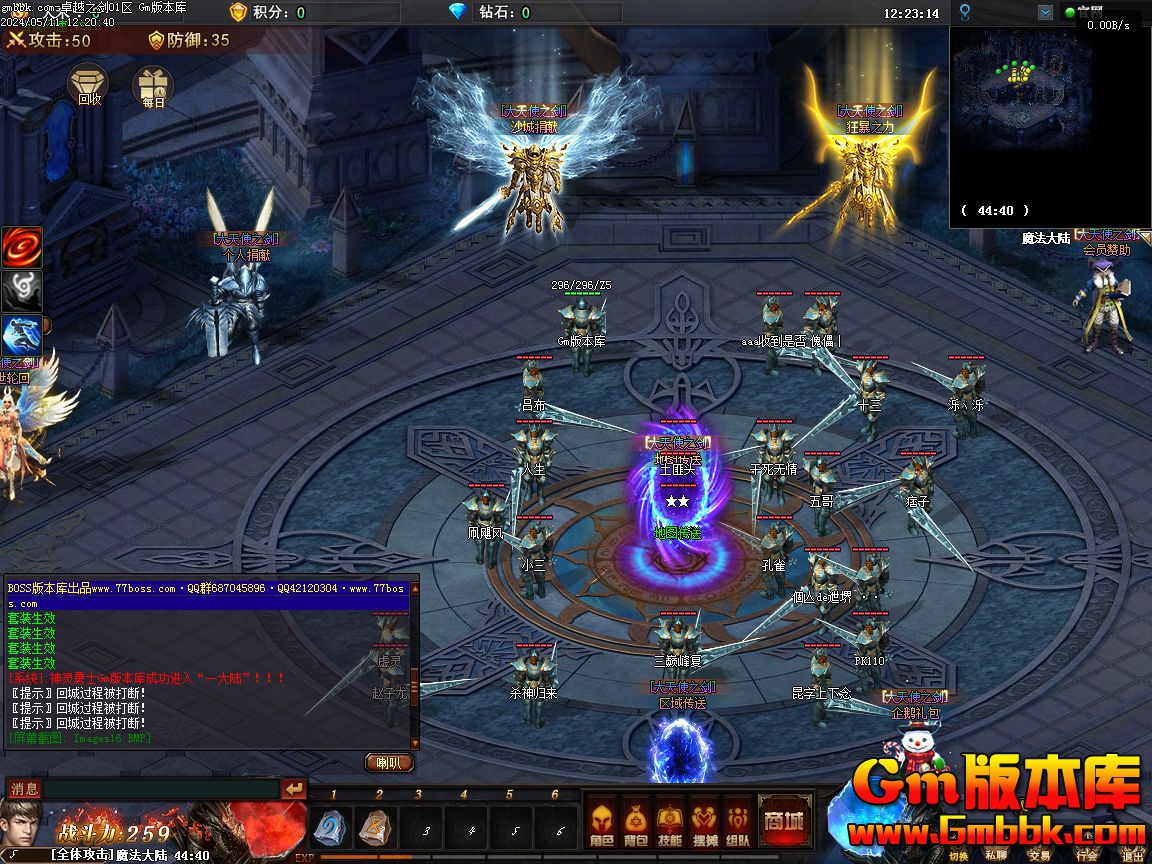Image resolution: width=1152 pixels, height=864 pixels.
Task: Open the 摆摊 stall panel
Action: [x=703, y=822]
